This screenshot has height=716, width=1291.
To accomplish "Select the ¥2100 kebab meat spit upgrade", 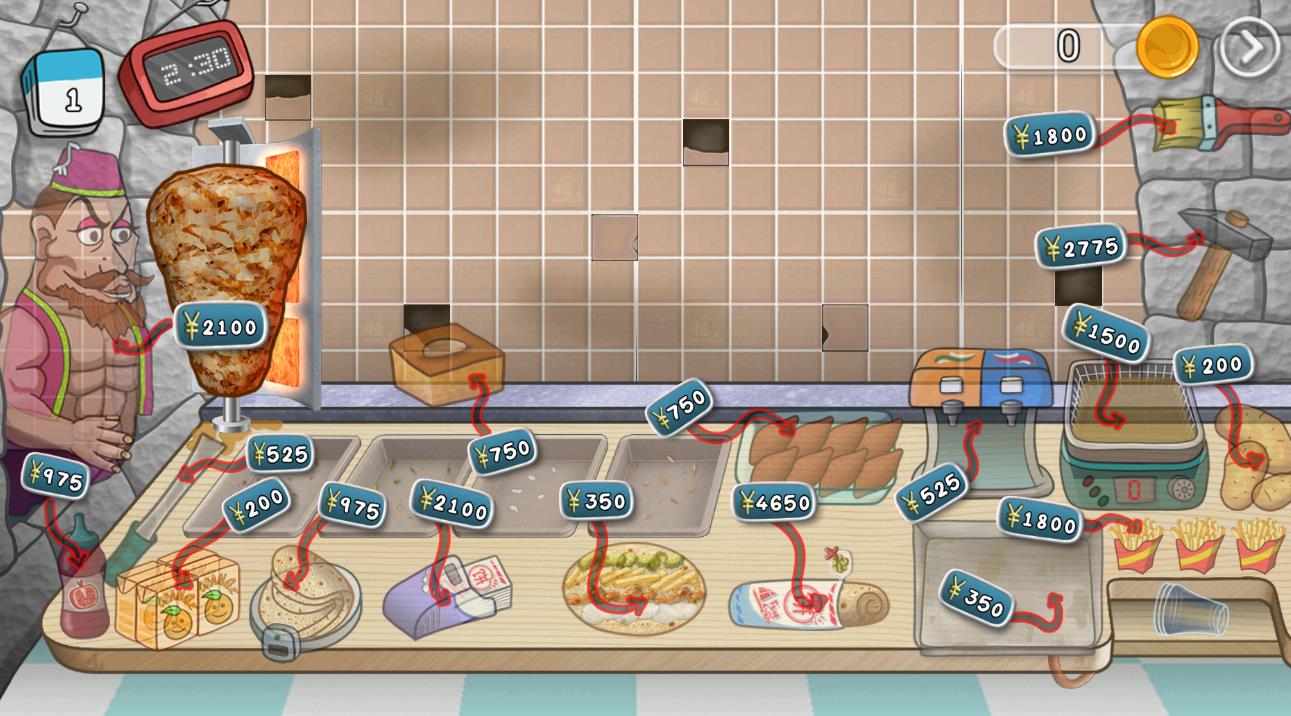I will tap(221, 325).
